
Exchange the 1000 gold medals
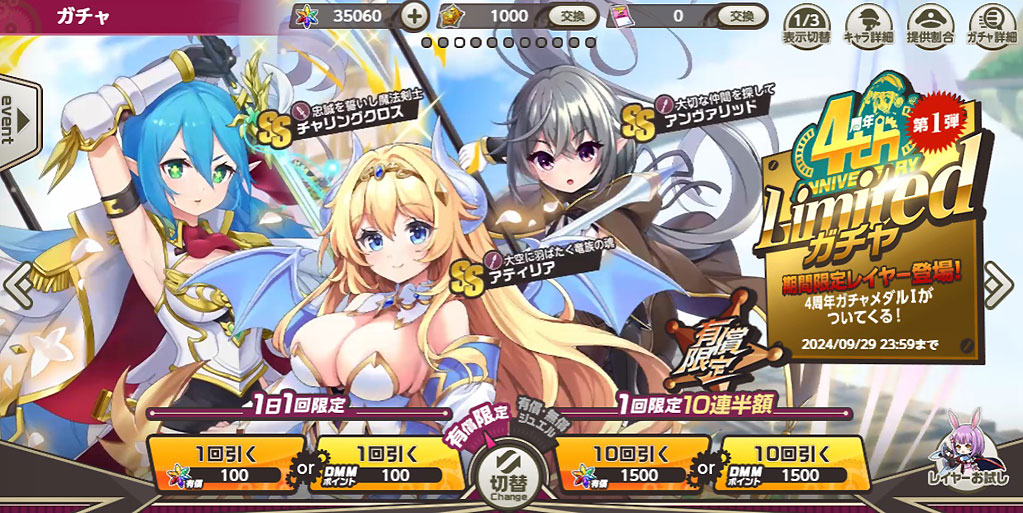(573, 16)
